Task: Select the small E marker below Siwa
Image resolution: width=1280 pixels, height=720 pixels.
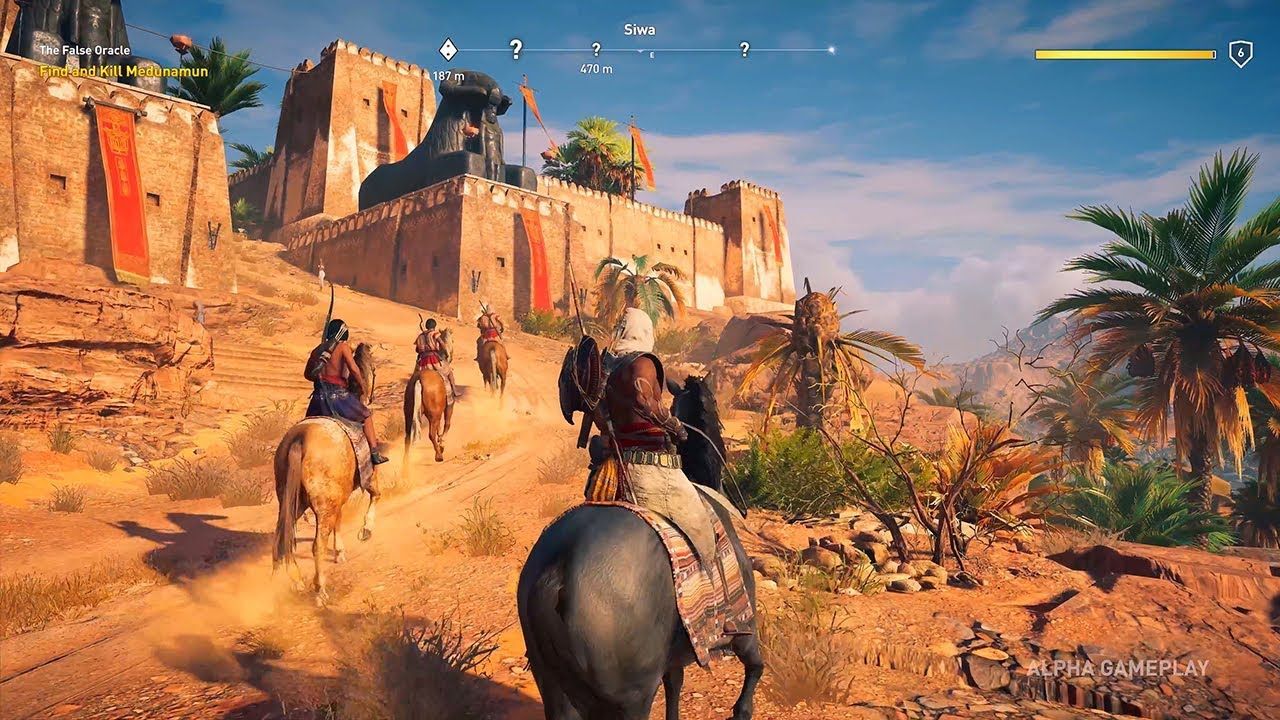Action: coord(651,54)
